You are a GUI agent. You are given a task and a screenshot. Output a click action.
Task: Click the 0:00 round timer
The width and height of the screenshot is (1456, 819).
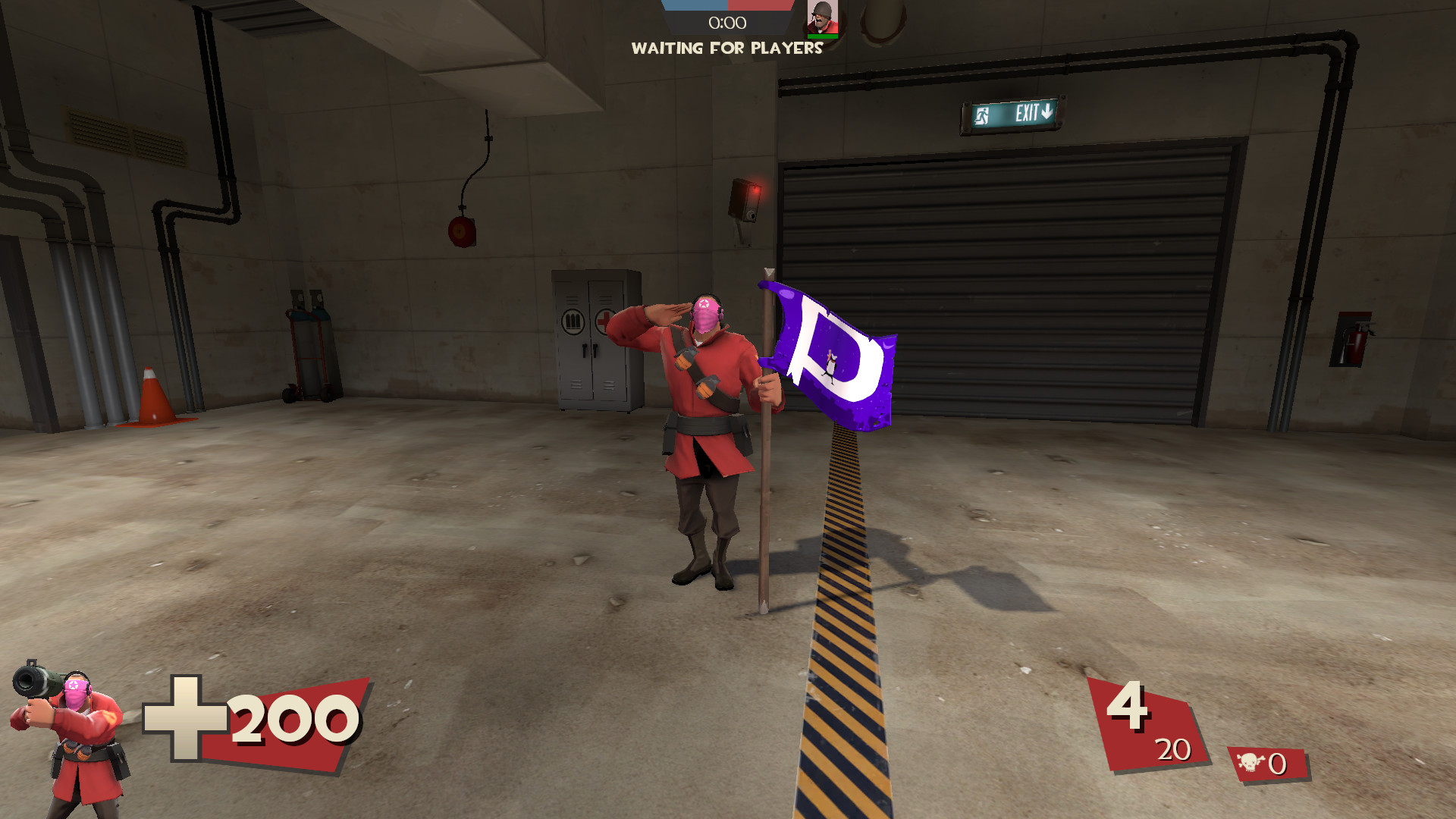(x=727, y=23)
